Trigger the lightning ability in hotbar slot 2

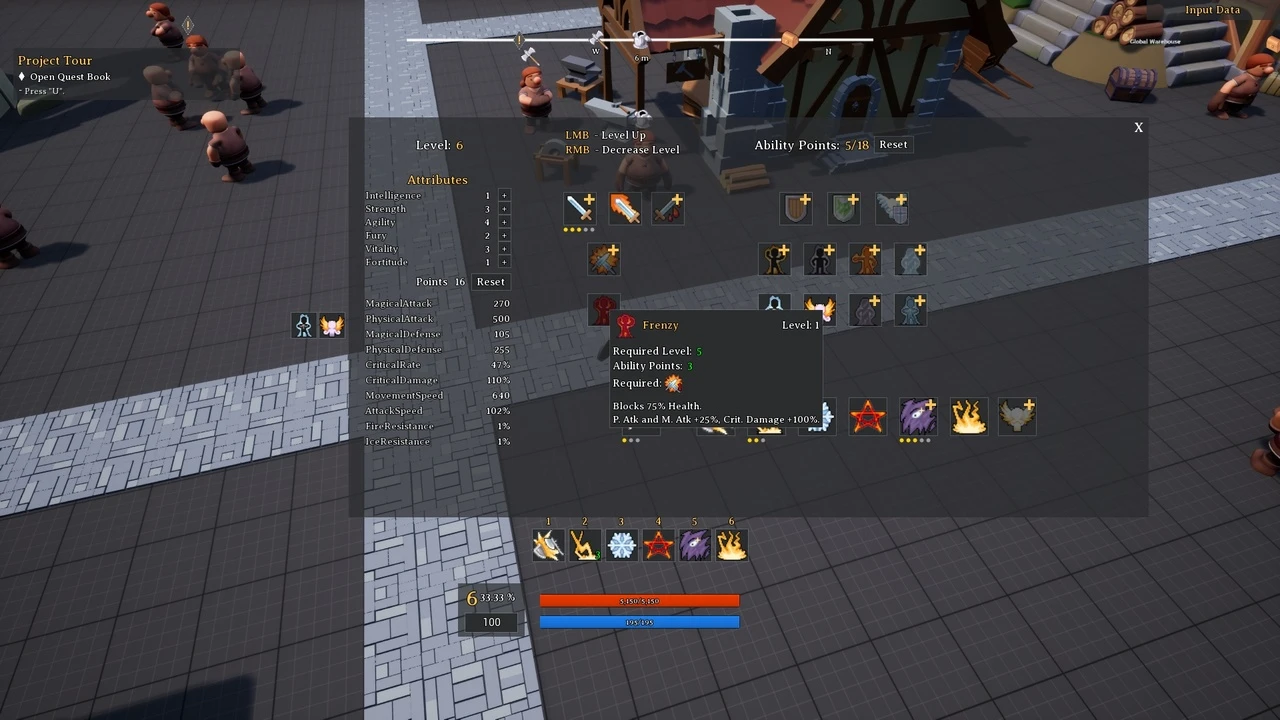click(x=585, y=545)
